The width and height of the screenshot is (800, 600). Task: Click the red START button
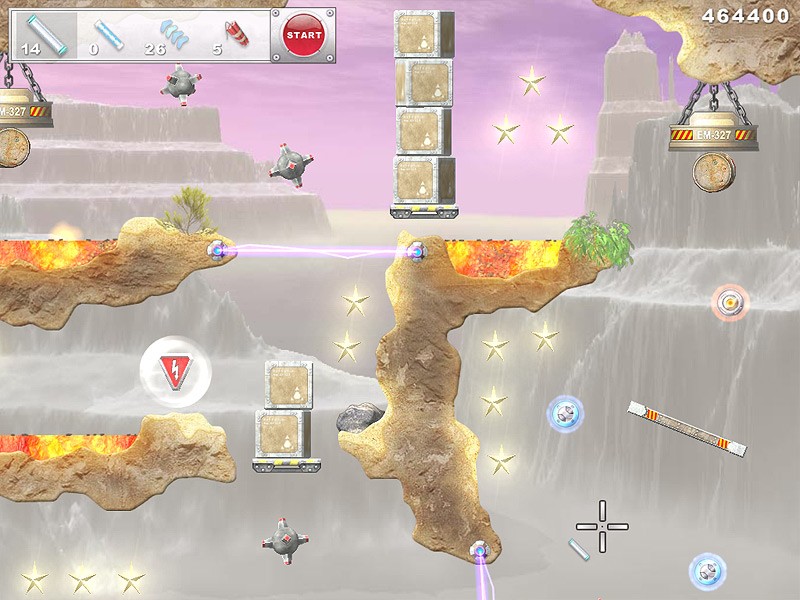[303, 35]
